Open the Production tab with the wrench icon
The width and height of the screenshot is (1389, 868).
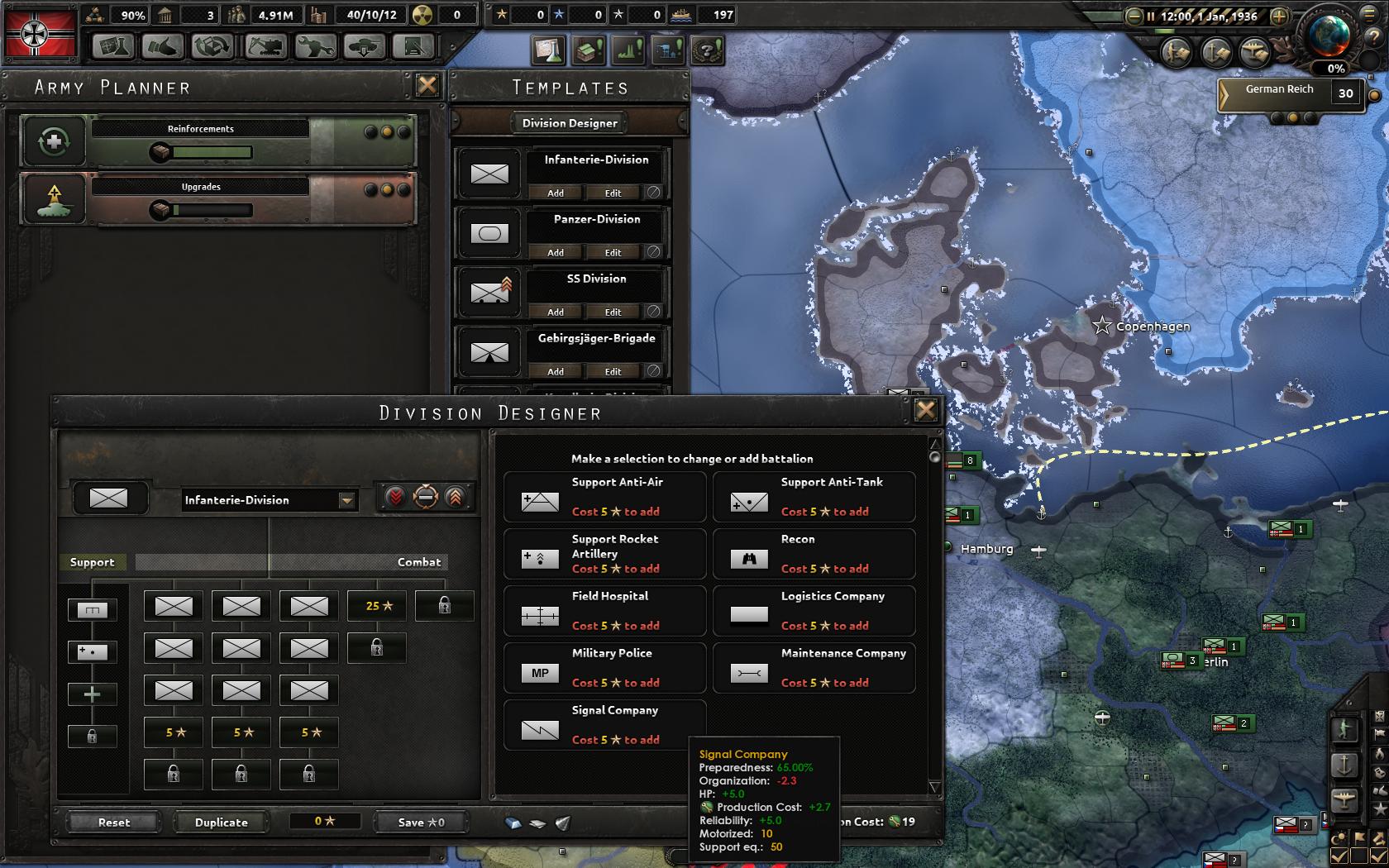(317, 48)
